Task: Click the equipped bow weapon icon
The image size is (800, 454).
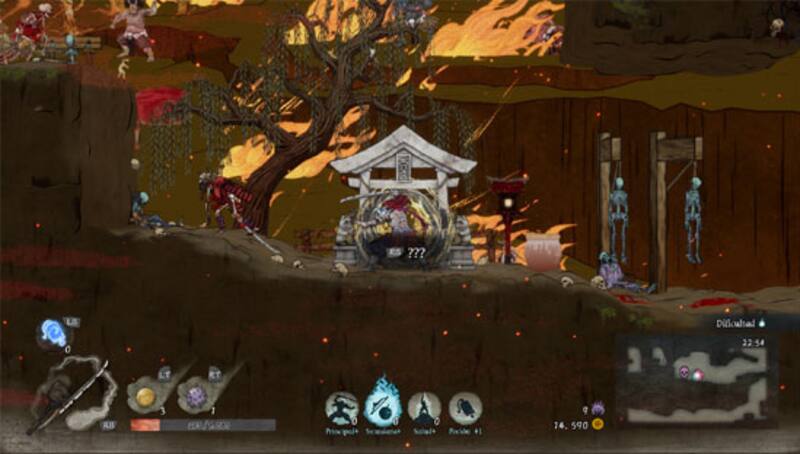Action: (68, 394)
